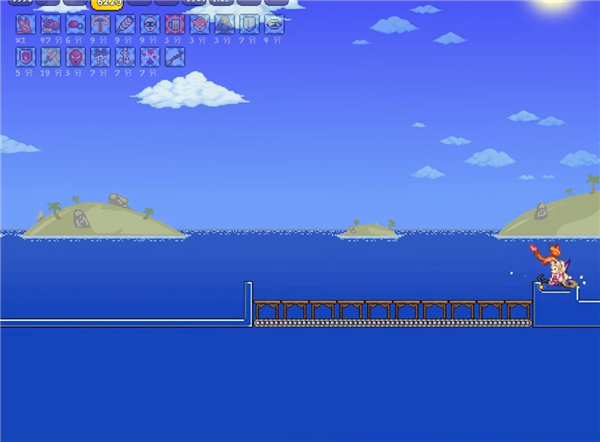
Task: Click the highlighted hotbar slot showing 6223
Action: click(x=109, y=4)
